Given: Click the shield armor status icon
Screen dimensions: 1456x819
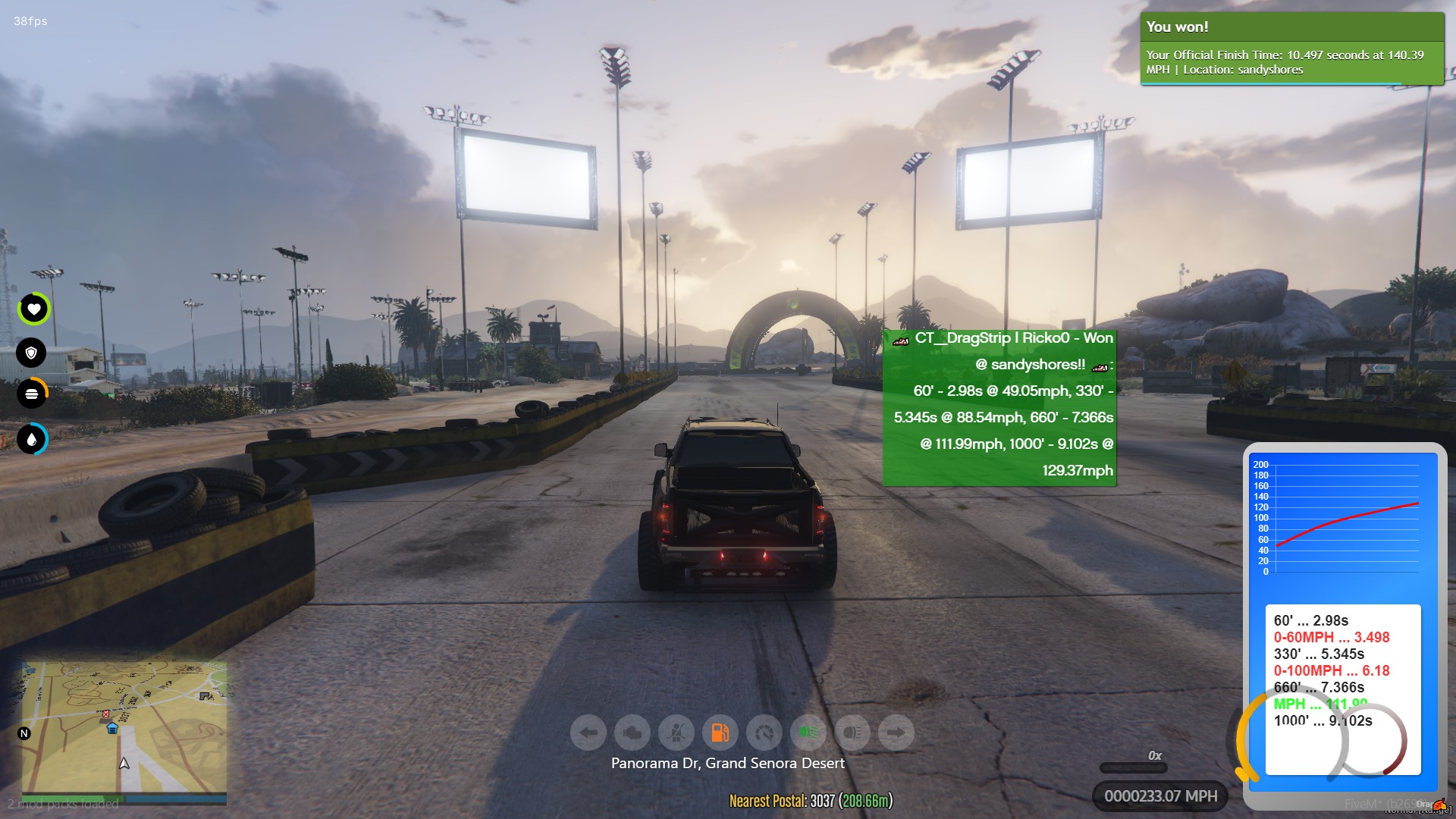Looking at the screenshot, I should coord(32,353).
